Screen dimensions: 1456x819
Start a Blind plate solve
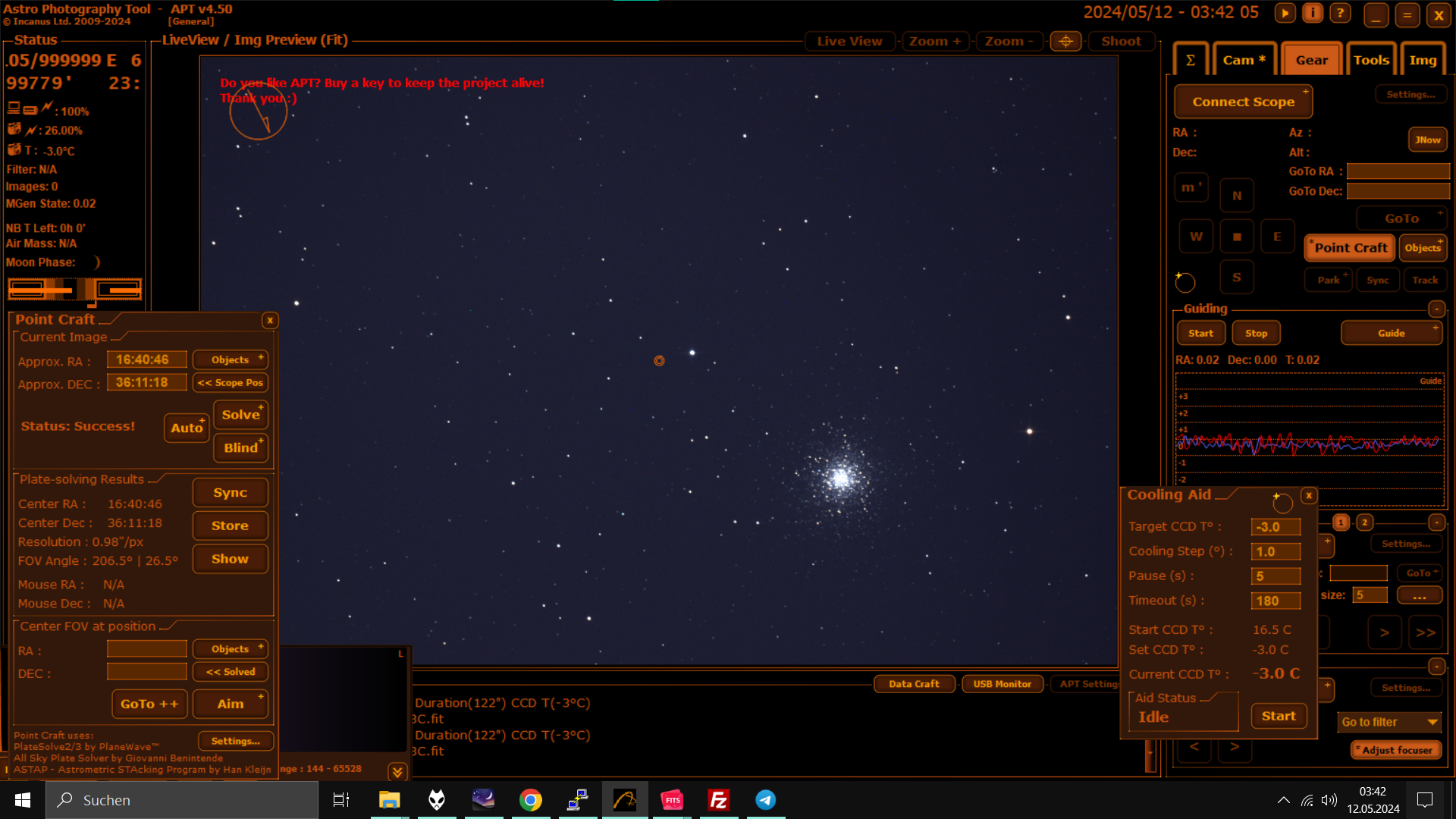240,447
